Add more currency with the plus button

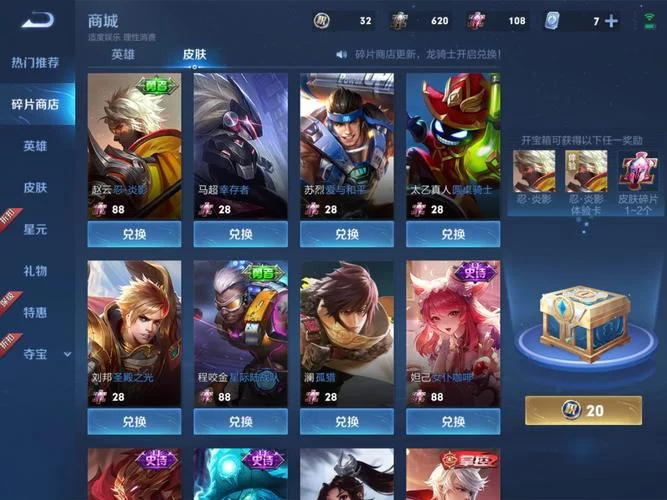click(611, 21)
